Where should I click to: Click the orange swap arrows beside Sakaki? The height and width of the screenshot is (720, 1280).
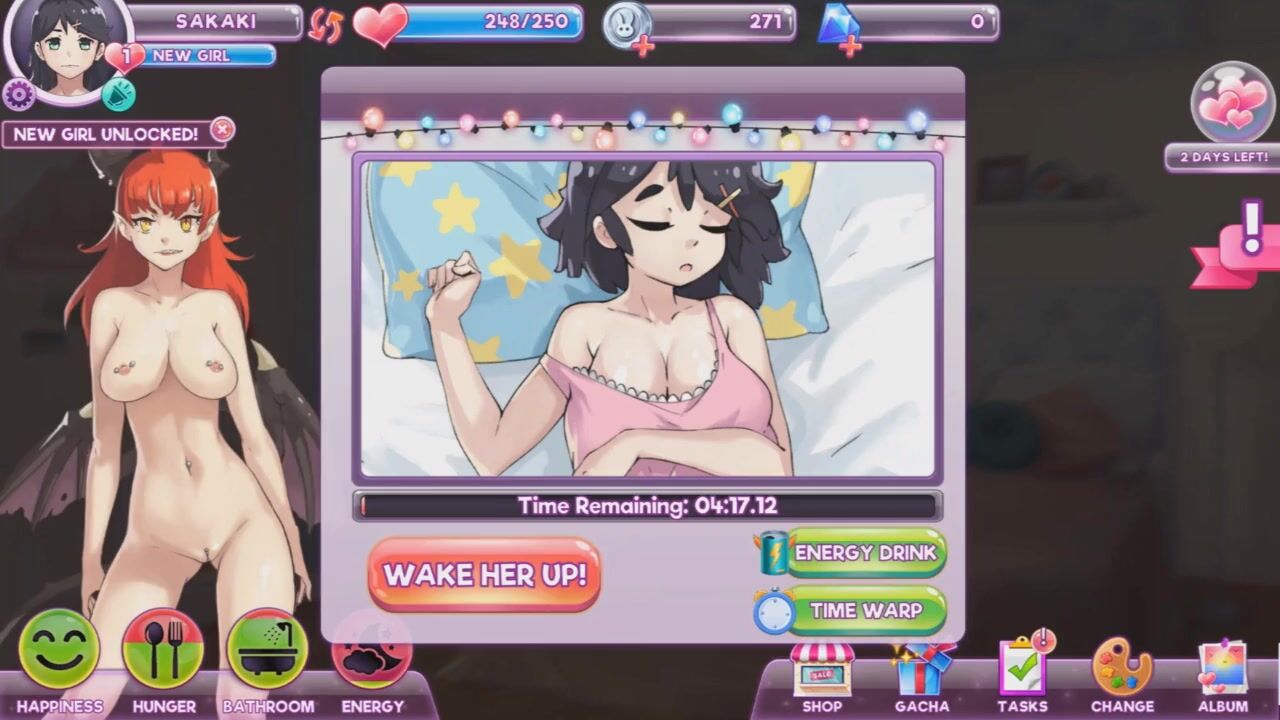coord(325,24)
